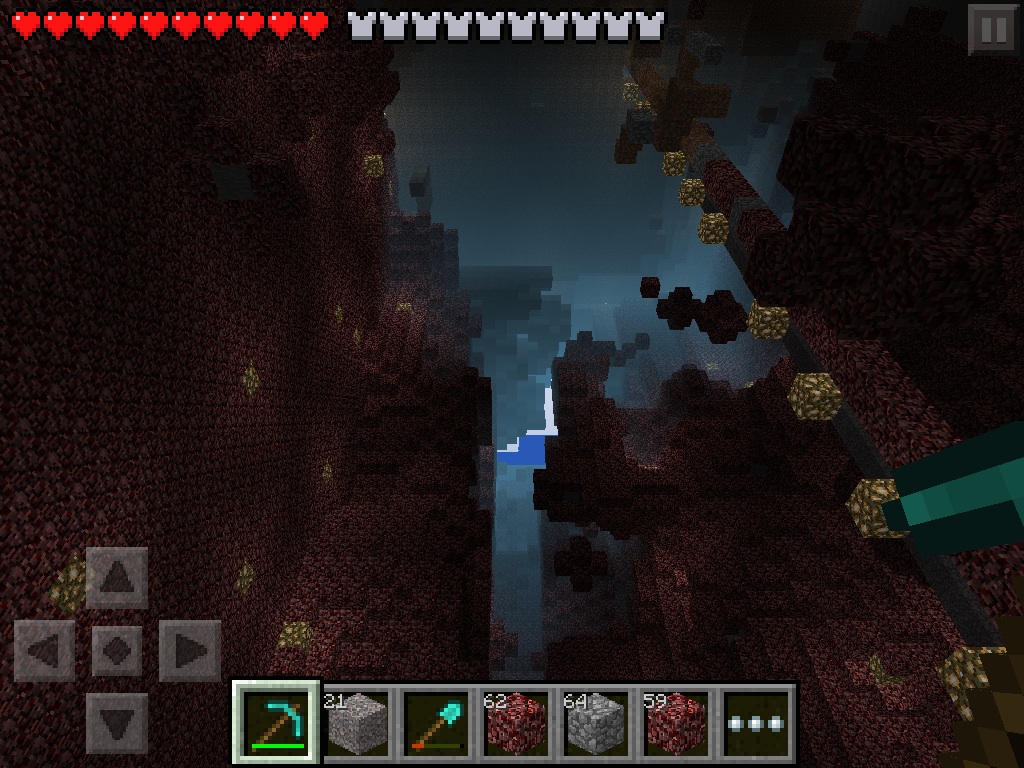Open the inventory via the three-dots slot
This screenshot has height=768, width=1024.
click(757, 722)
